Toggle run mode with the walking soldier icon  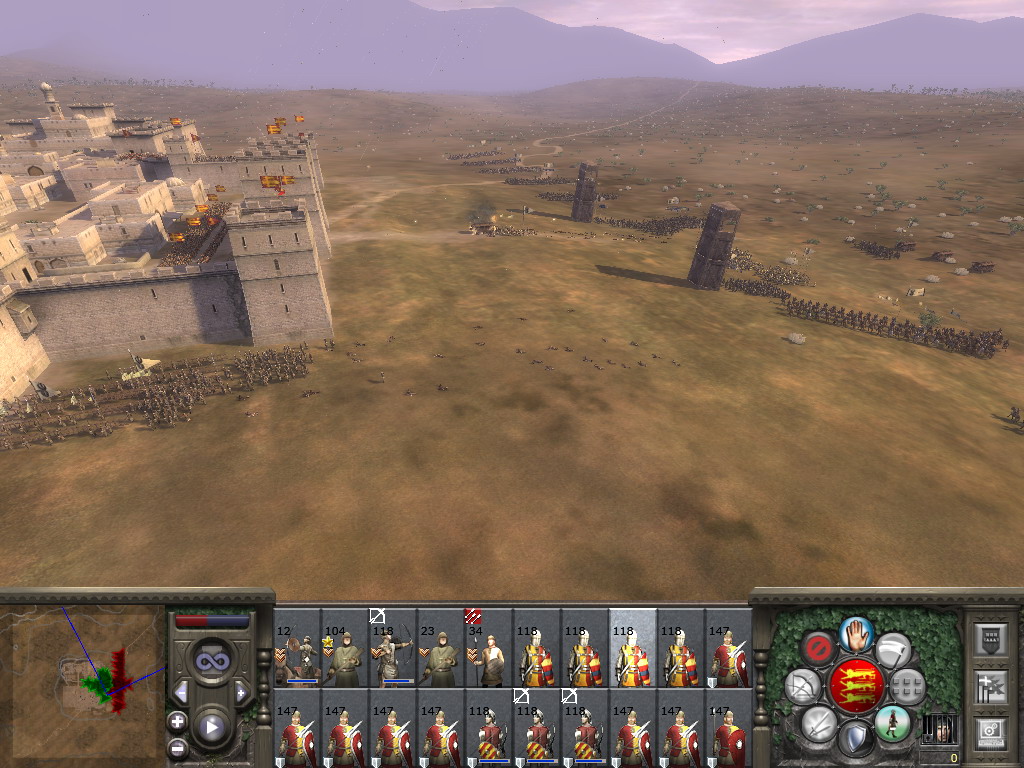click(x=892, y=722)
